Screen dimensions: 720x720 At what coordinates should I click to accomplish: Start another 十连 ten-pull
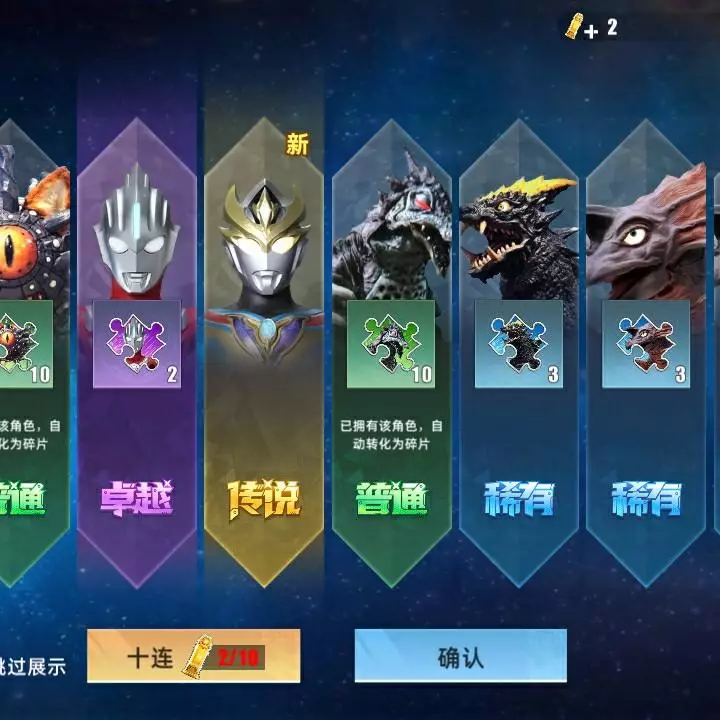(x=193, y=656)
